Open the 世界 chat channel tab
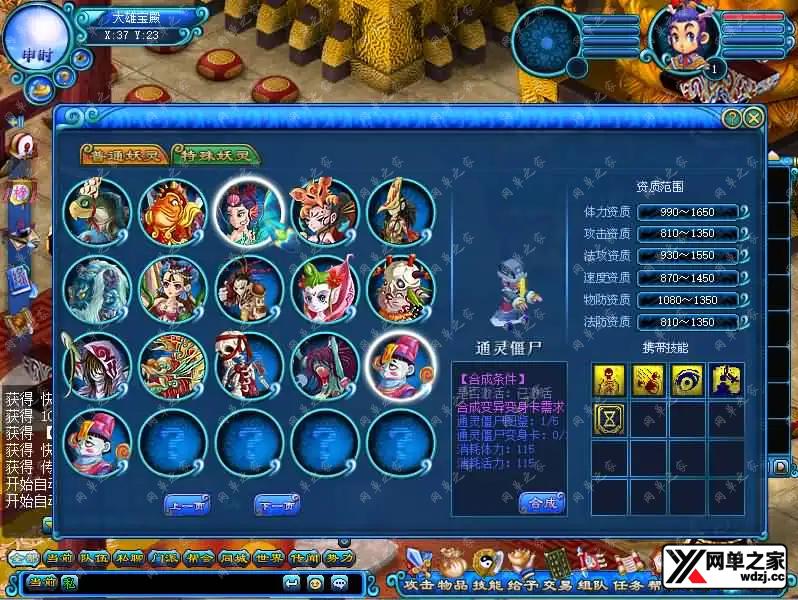The width and height of the screenshot is (798, 600). 270,558
